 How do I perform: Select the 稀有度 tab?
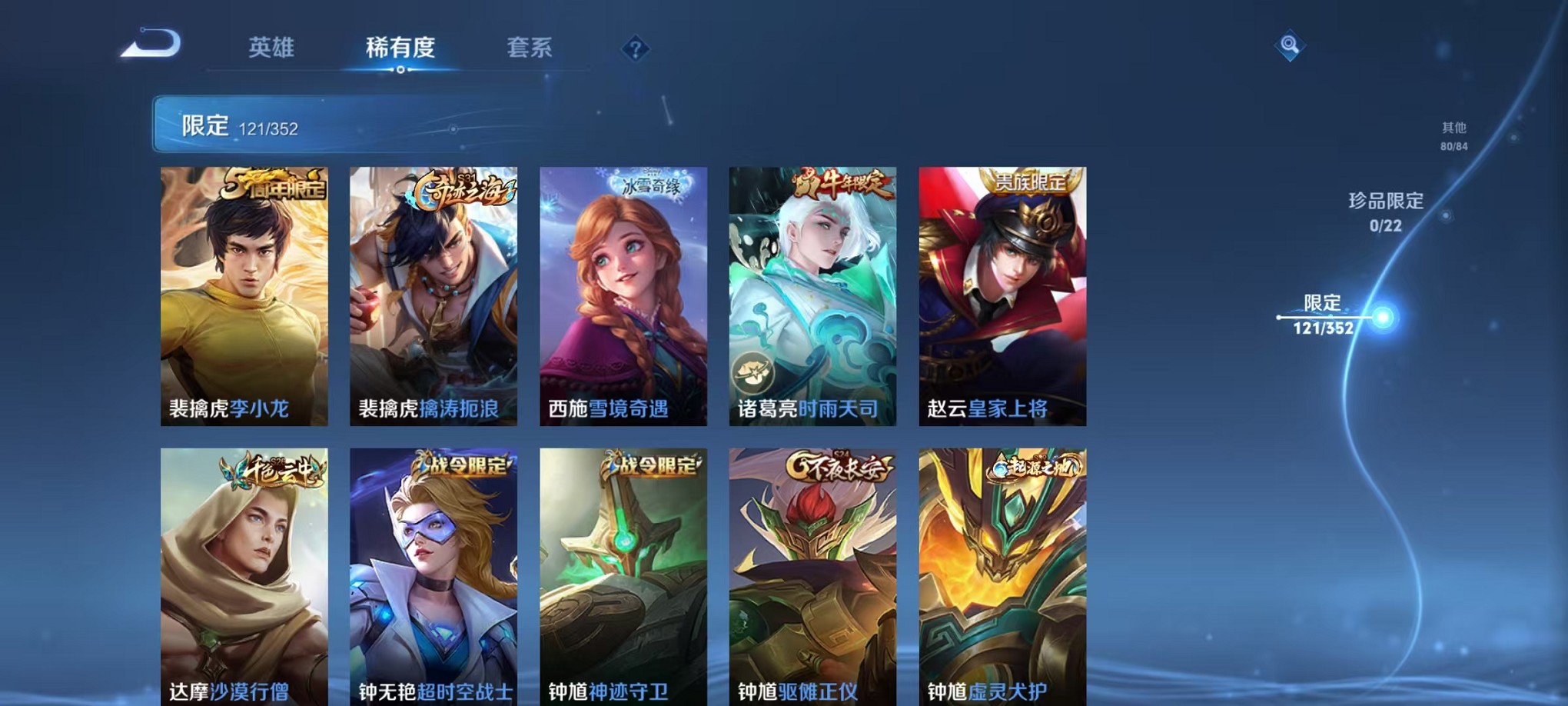pyautogui.click(x=400, y=48)
